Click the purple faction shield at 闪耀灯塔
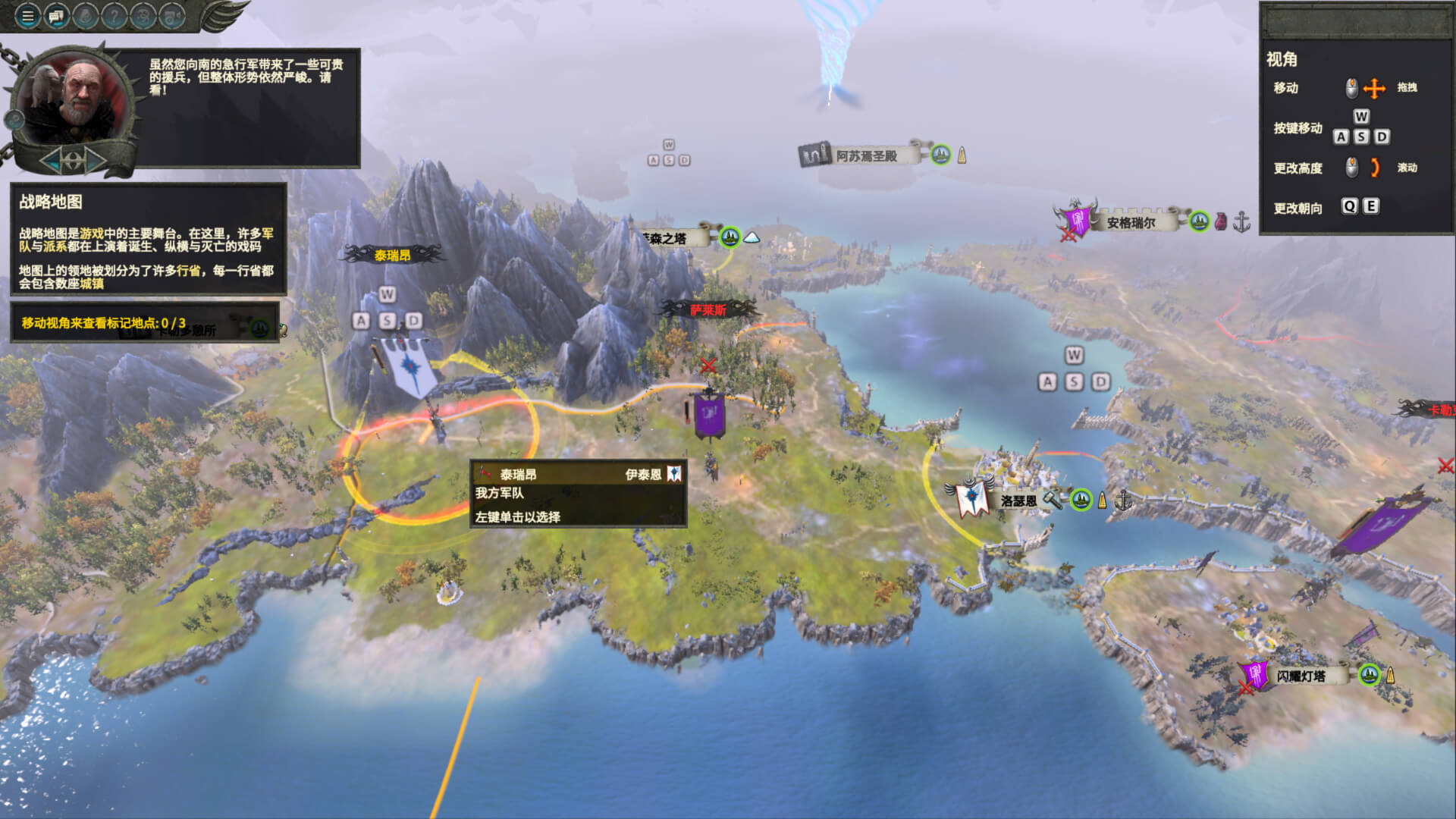The height and width of the screenshot is (819, 1456). click(x=1255, y=674)
